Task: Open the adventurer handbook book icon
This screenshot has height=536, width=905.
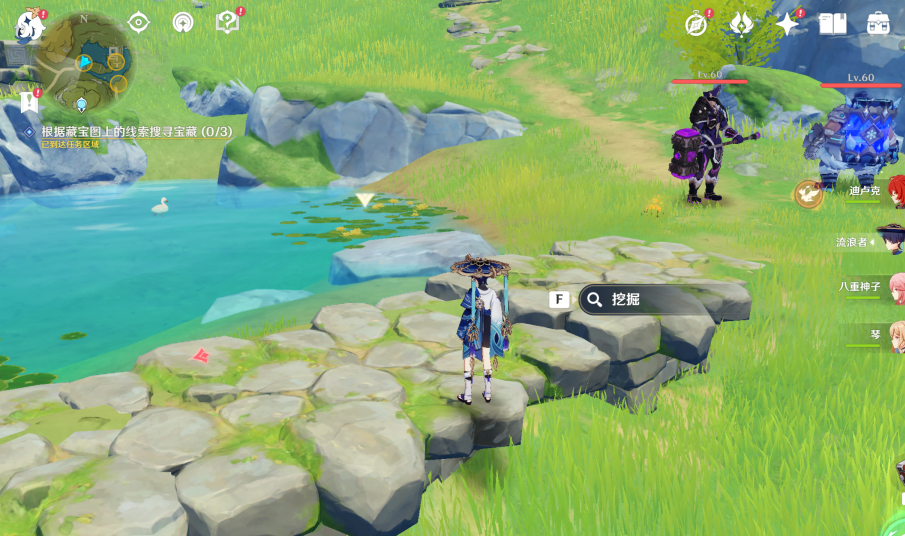Action: click(832, 24)
